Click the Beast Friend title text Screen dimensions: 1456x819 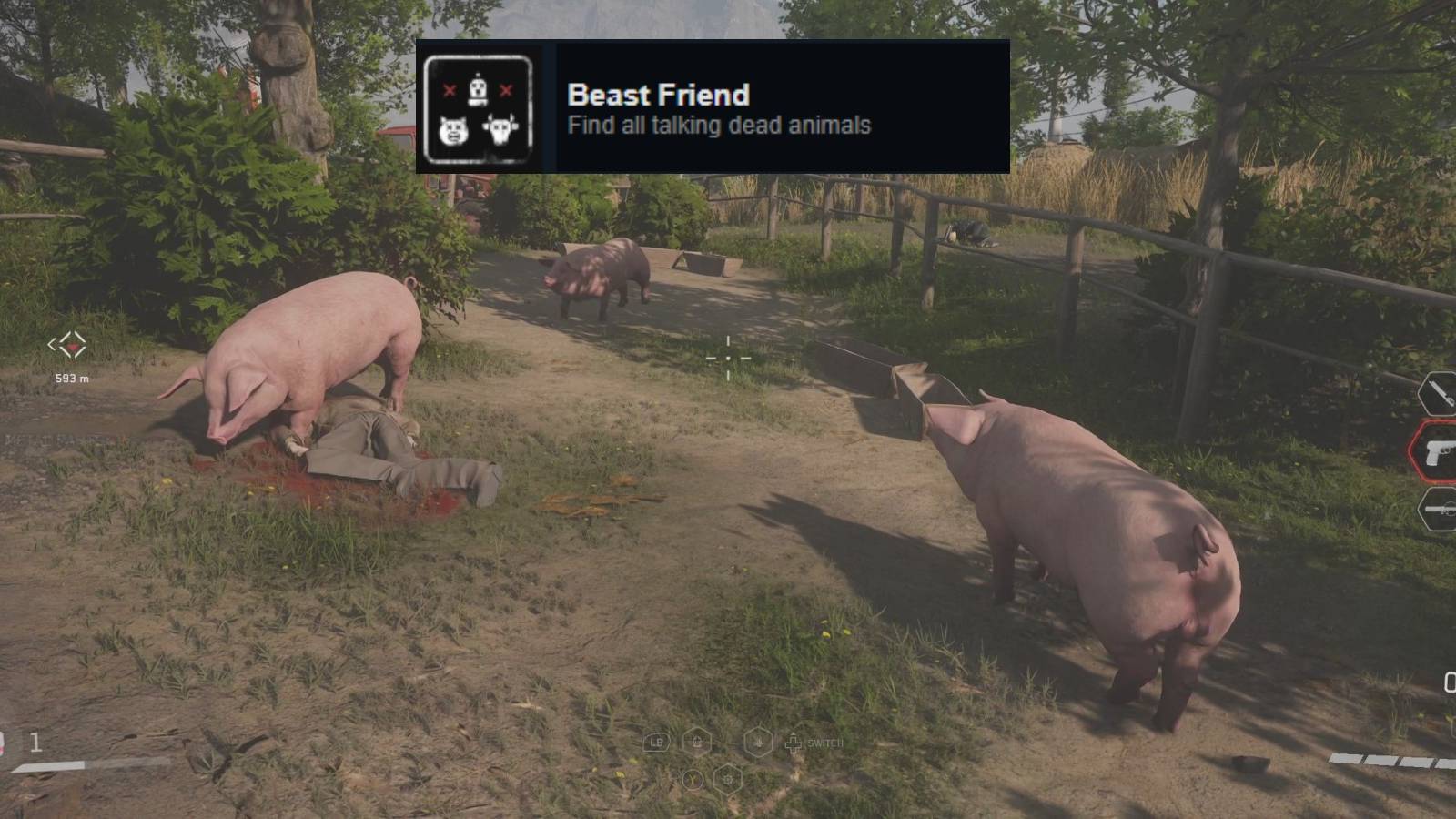(x=658, y=95)
